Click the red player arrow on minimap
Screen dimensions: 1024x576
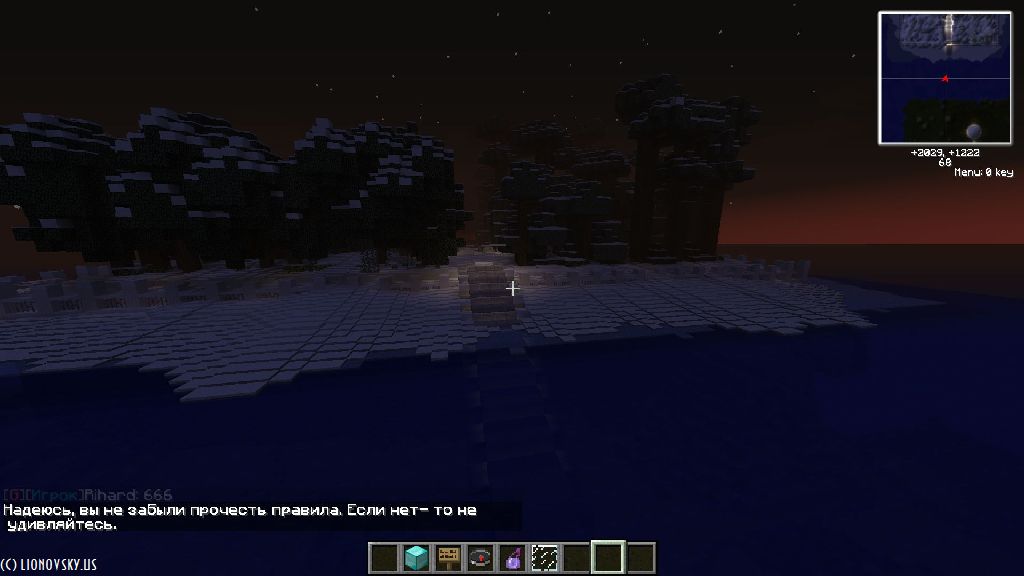click(x=944, y=78)
